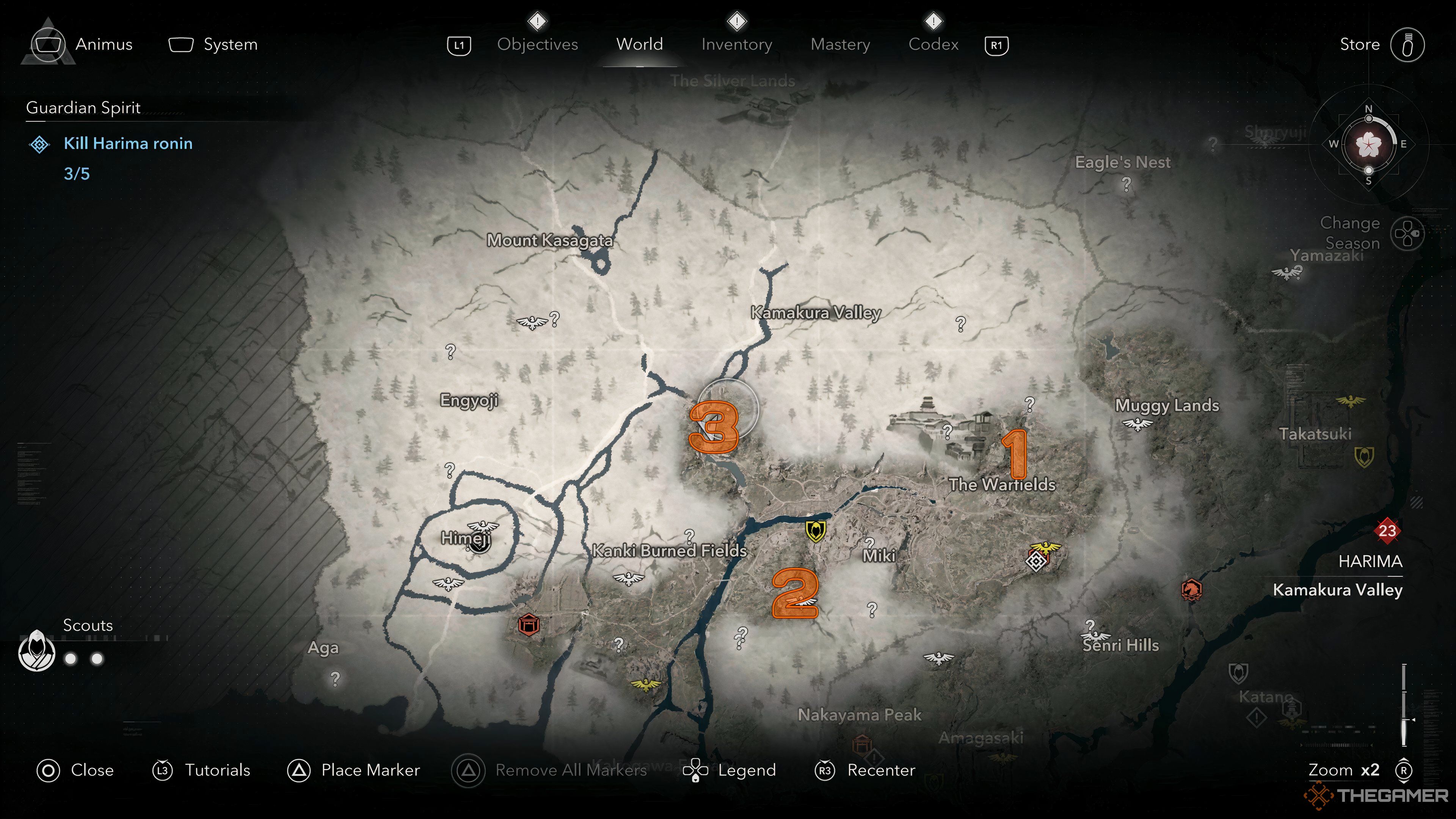Select the red level 23 Harima marker
Viewport: 1456px width, 819px height.
pos(1387,530)
